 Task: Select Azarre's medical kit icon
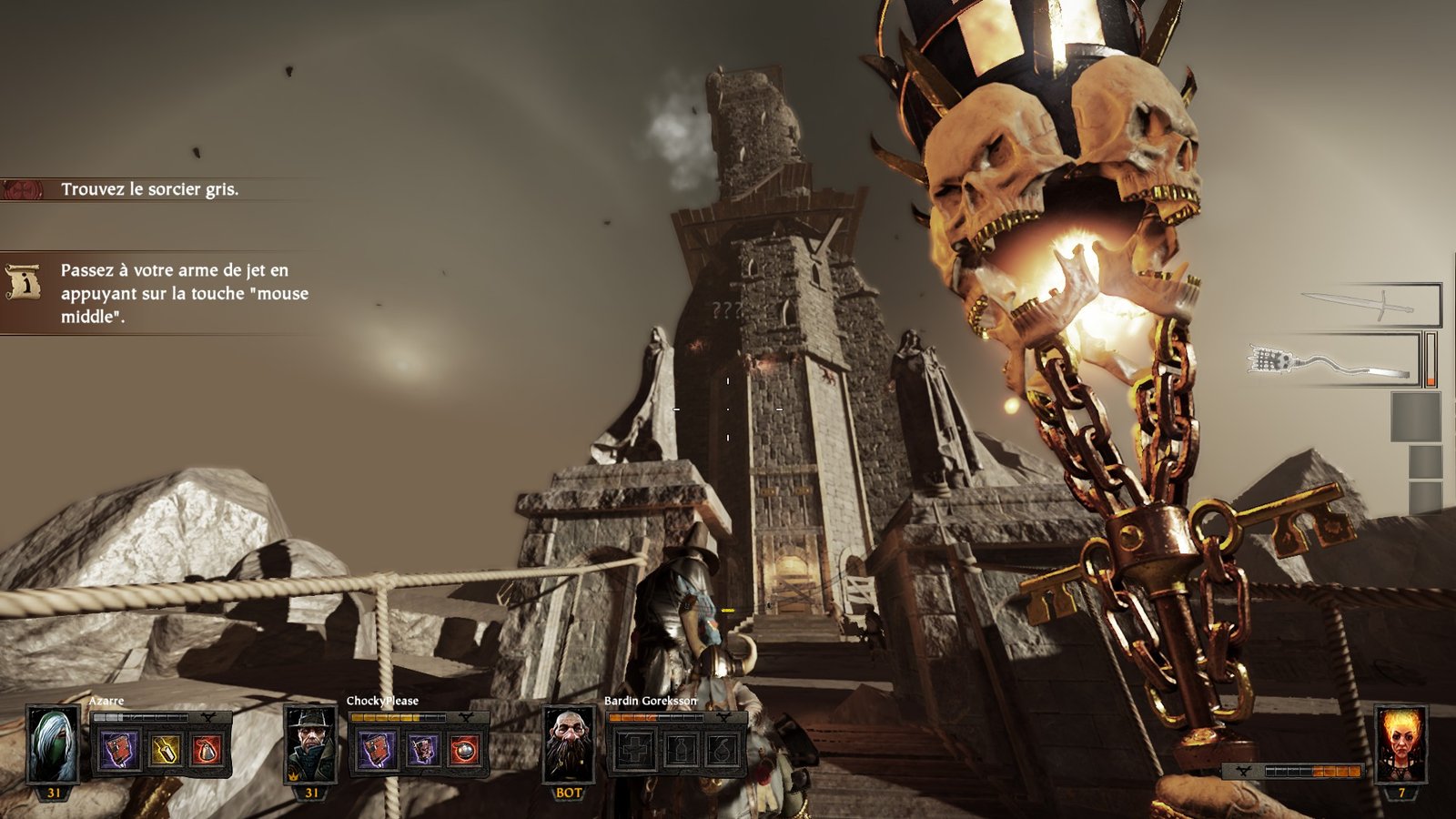tap(120, 751)
